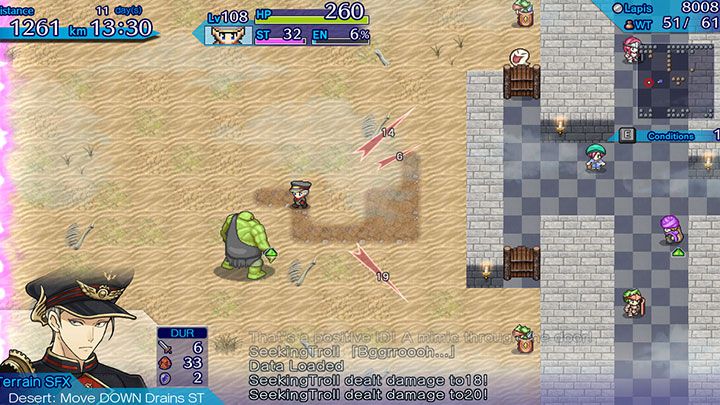Screen dimensions: 720x405
Task: Select the sword durability icon
Action: (167, 346)
